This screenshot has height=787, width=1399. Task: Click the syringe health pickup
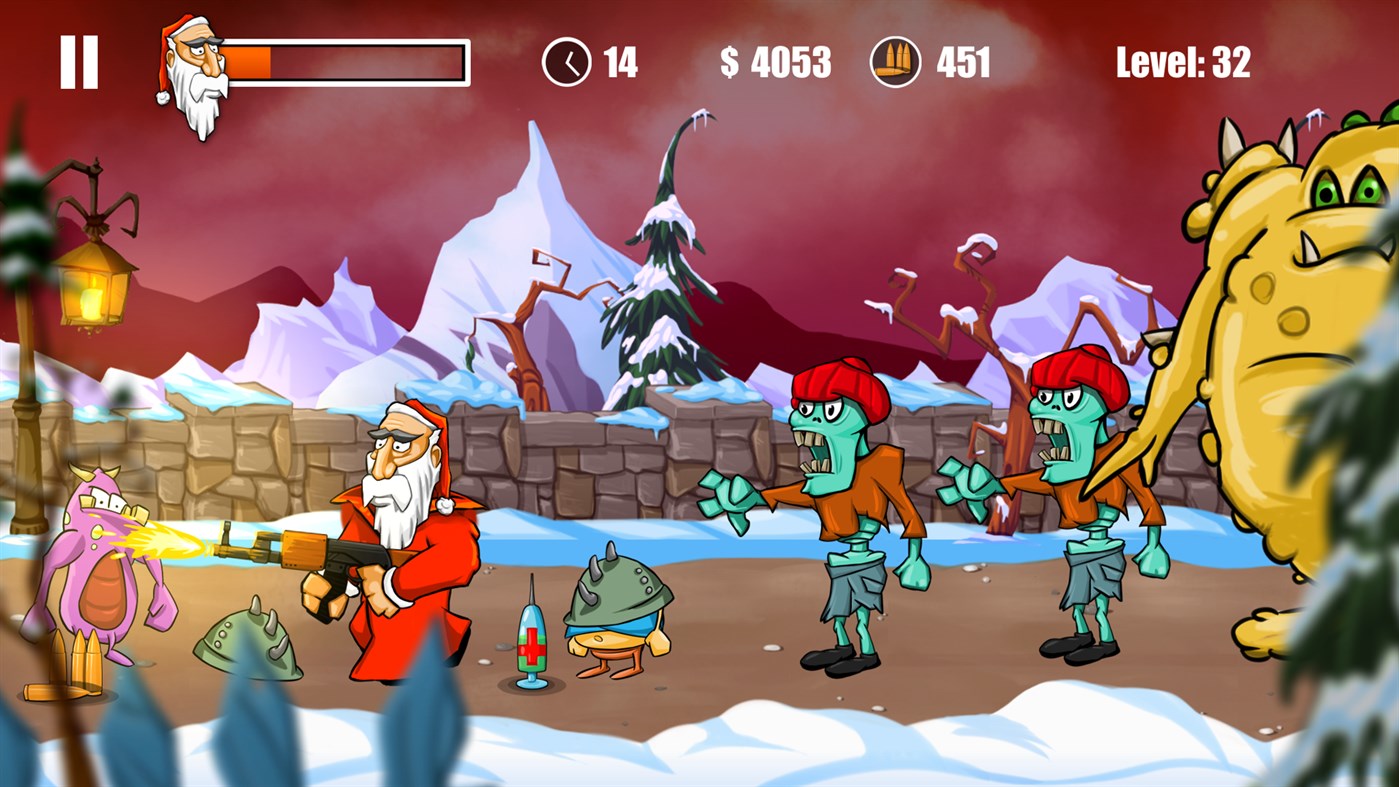click(x=531, y=640)
